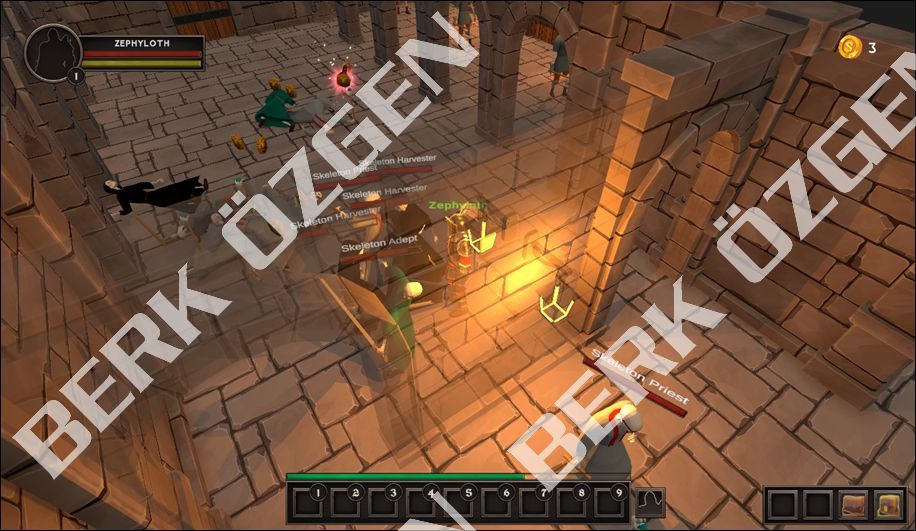Open the brown leather pouch bag slot
The height and width of the screenshot is (531, 916).
click(x=853, y=504)
